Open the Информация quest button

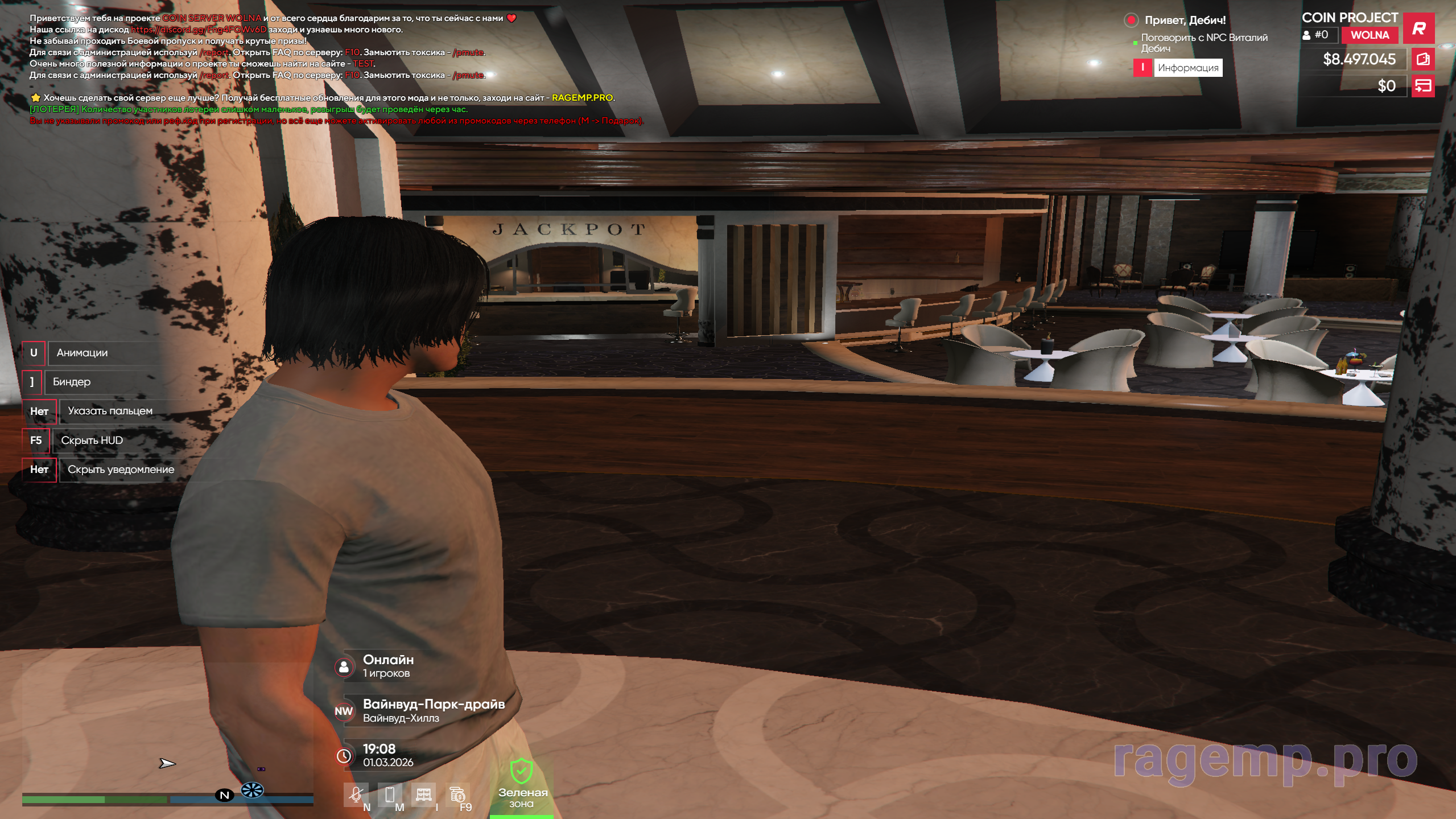point(1187,68)
